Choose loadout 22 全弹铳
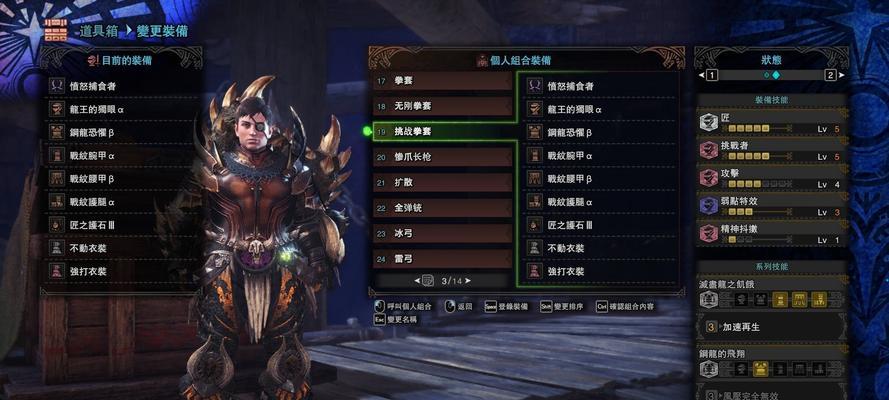 tap(442, 208)
